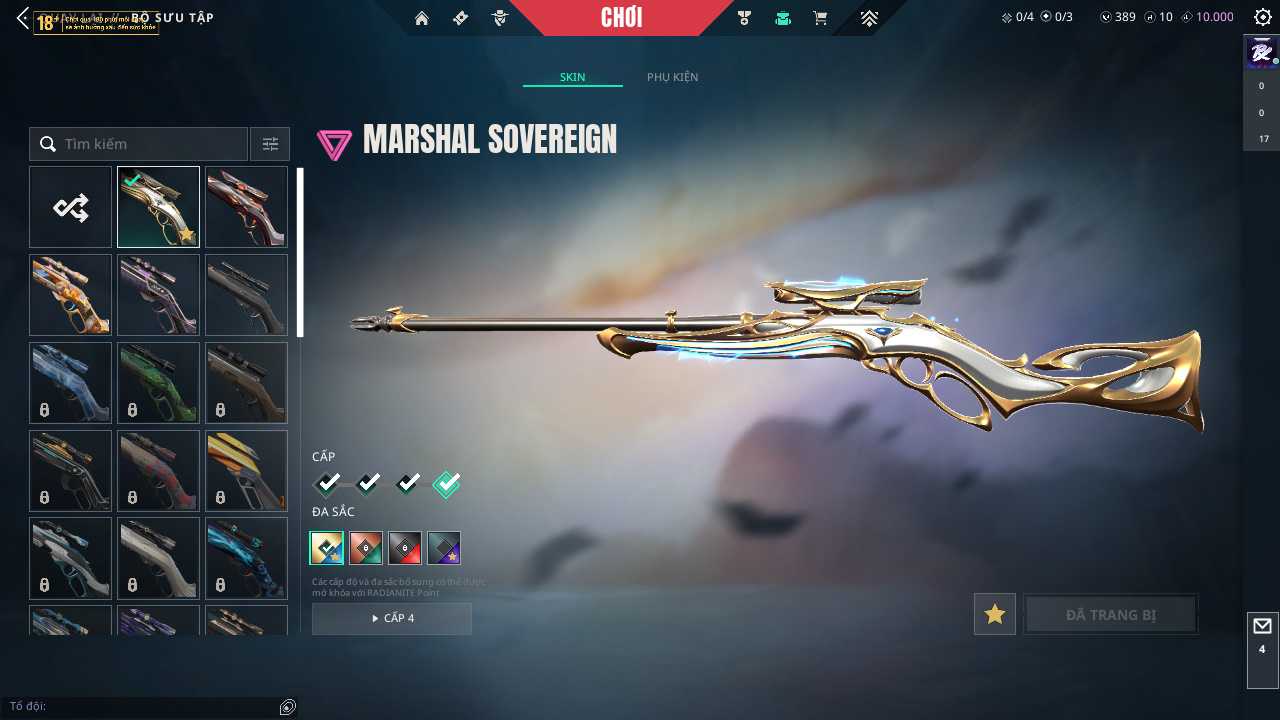1280x720 pixels.
Task: Choose the red and green chroma variant
Action: click(x=366, y=548)
